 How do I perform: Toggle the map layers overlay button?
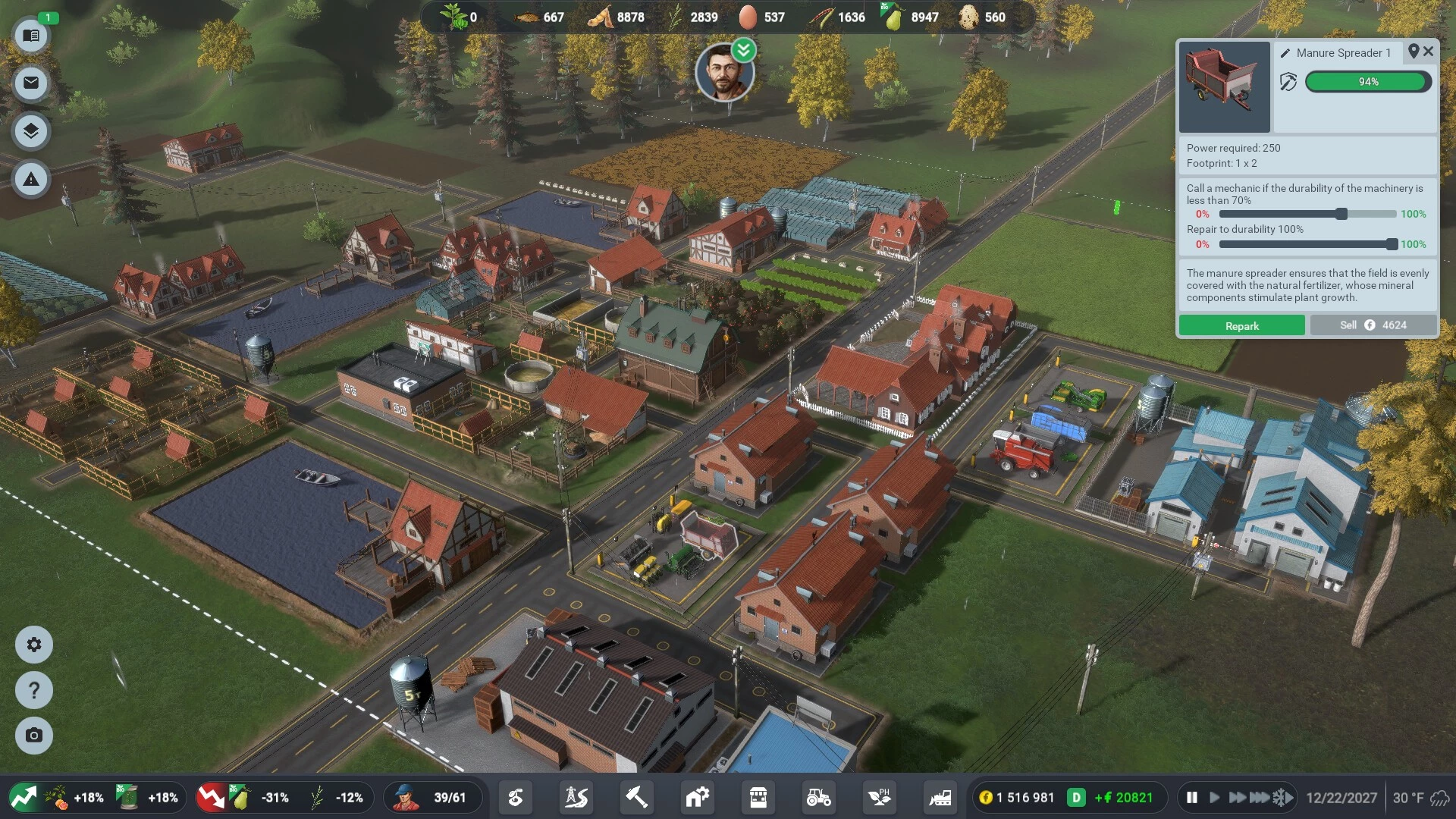pyautogui.click(x=31, y=131)
